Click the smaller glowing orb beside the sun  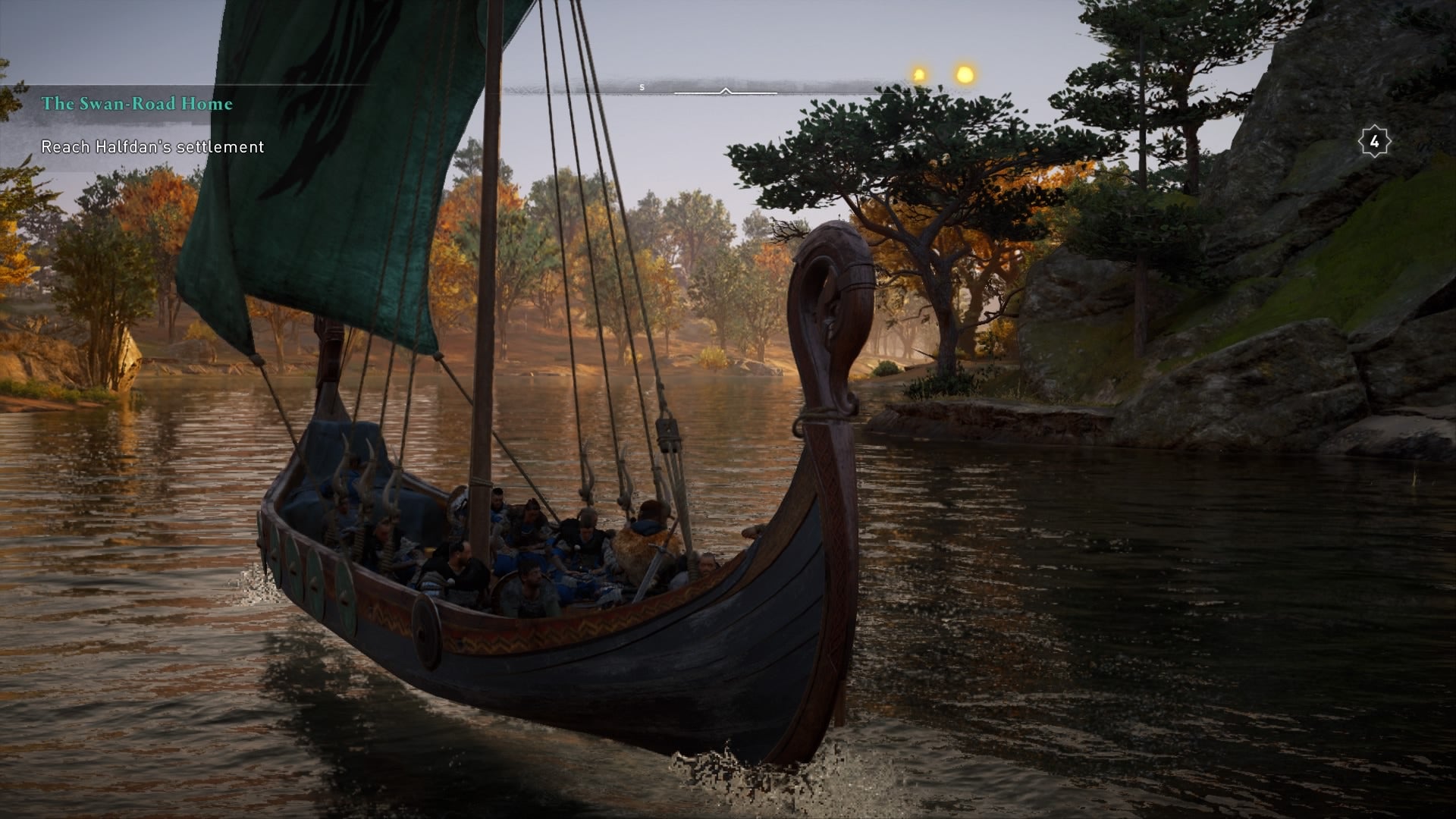point(917,74)
